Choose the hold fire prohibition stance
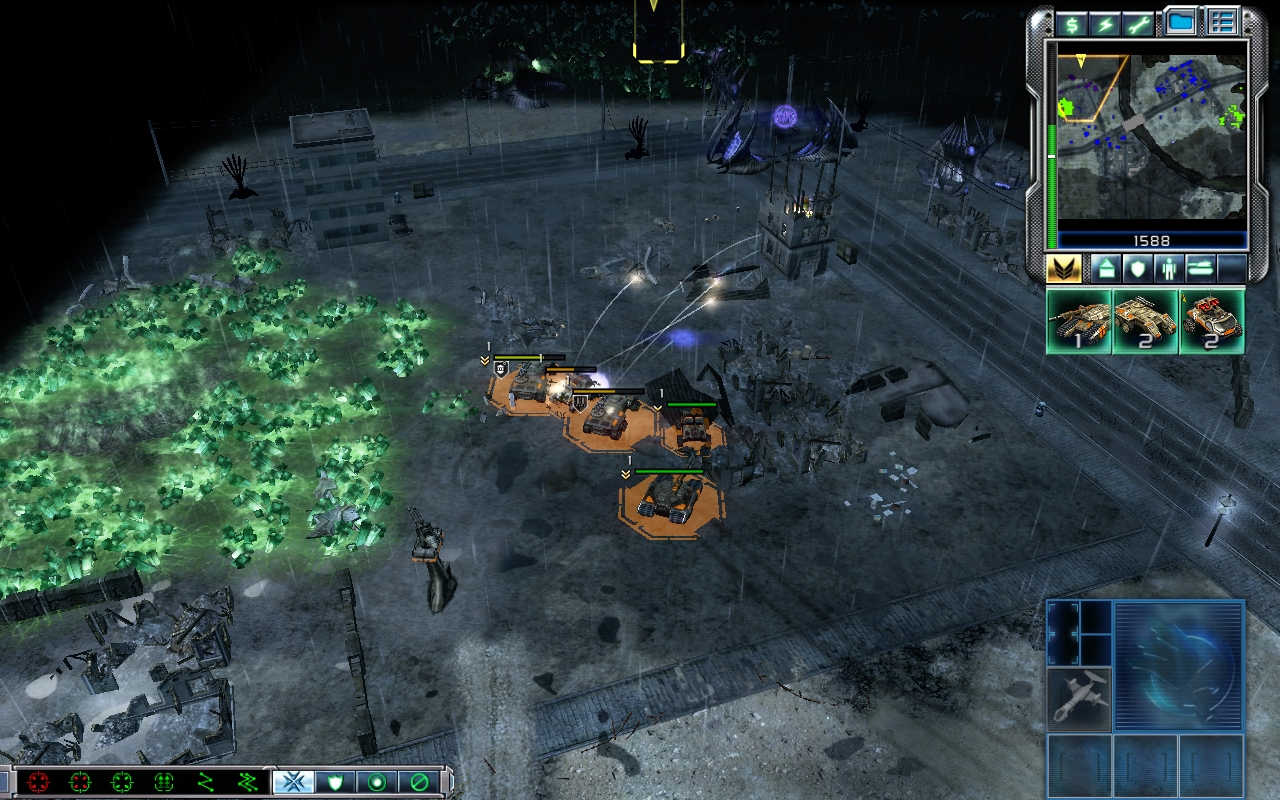 (x=420, y=782)
